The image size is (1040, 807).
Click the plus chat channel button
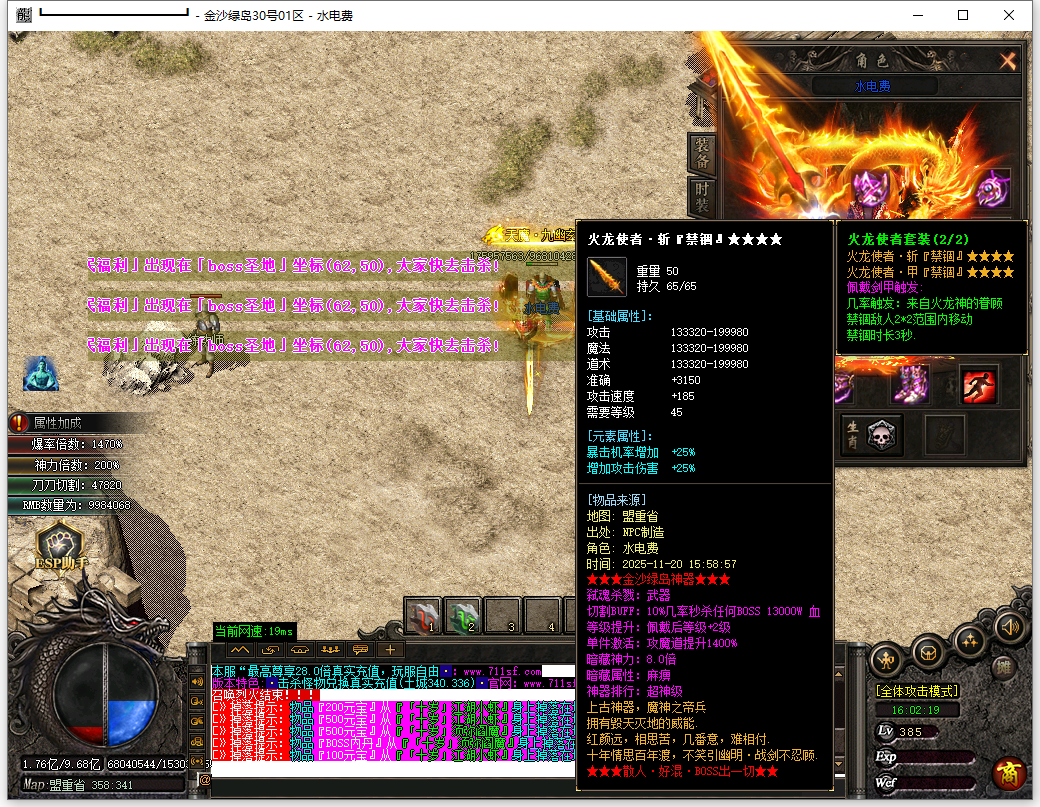pos(389,650)
